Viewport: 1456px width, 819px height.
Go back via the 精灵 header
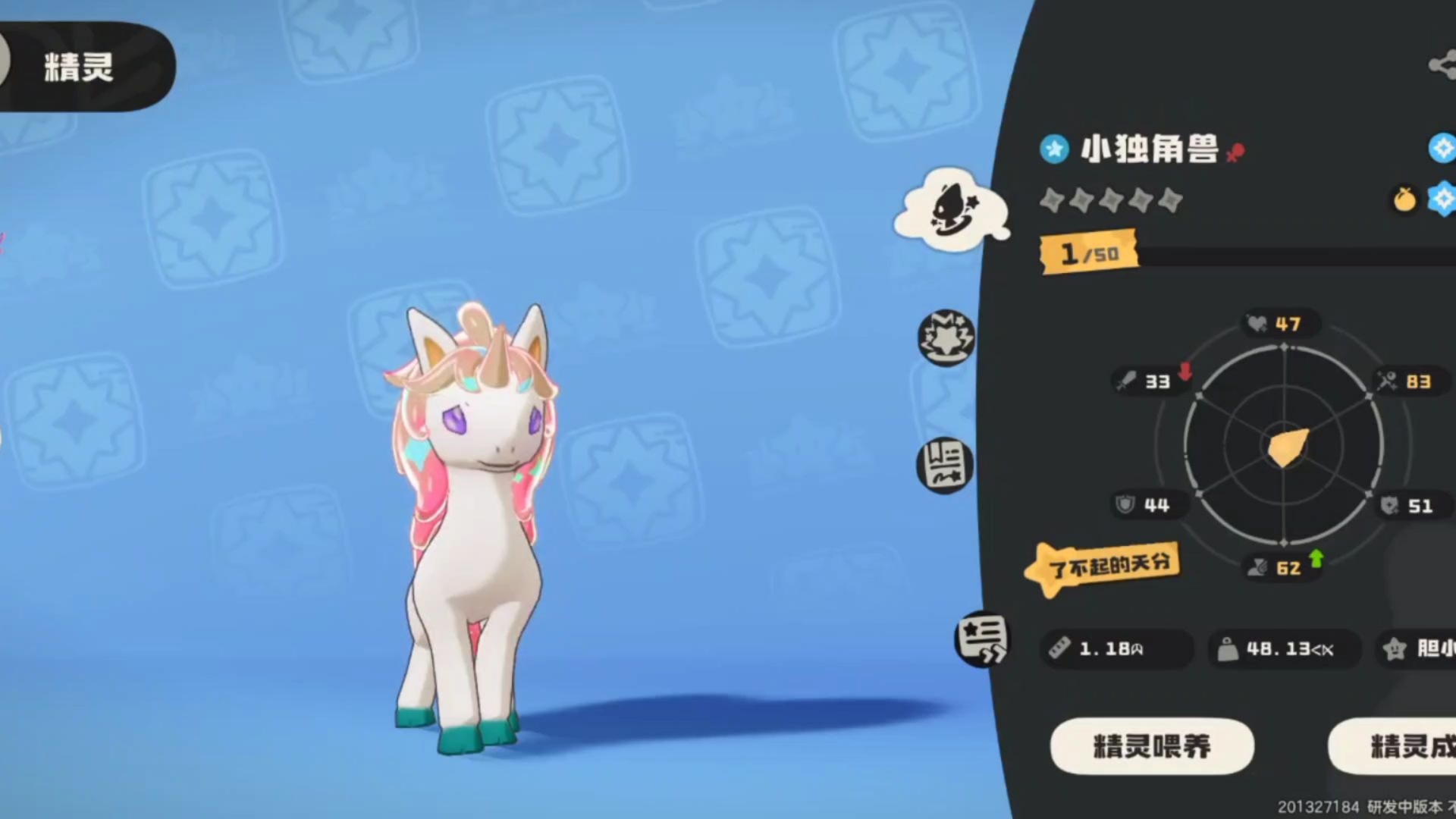click(x=79, y=67)
